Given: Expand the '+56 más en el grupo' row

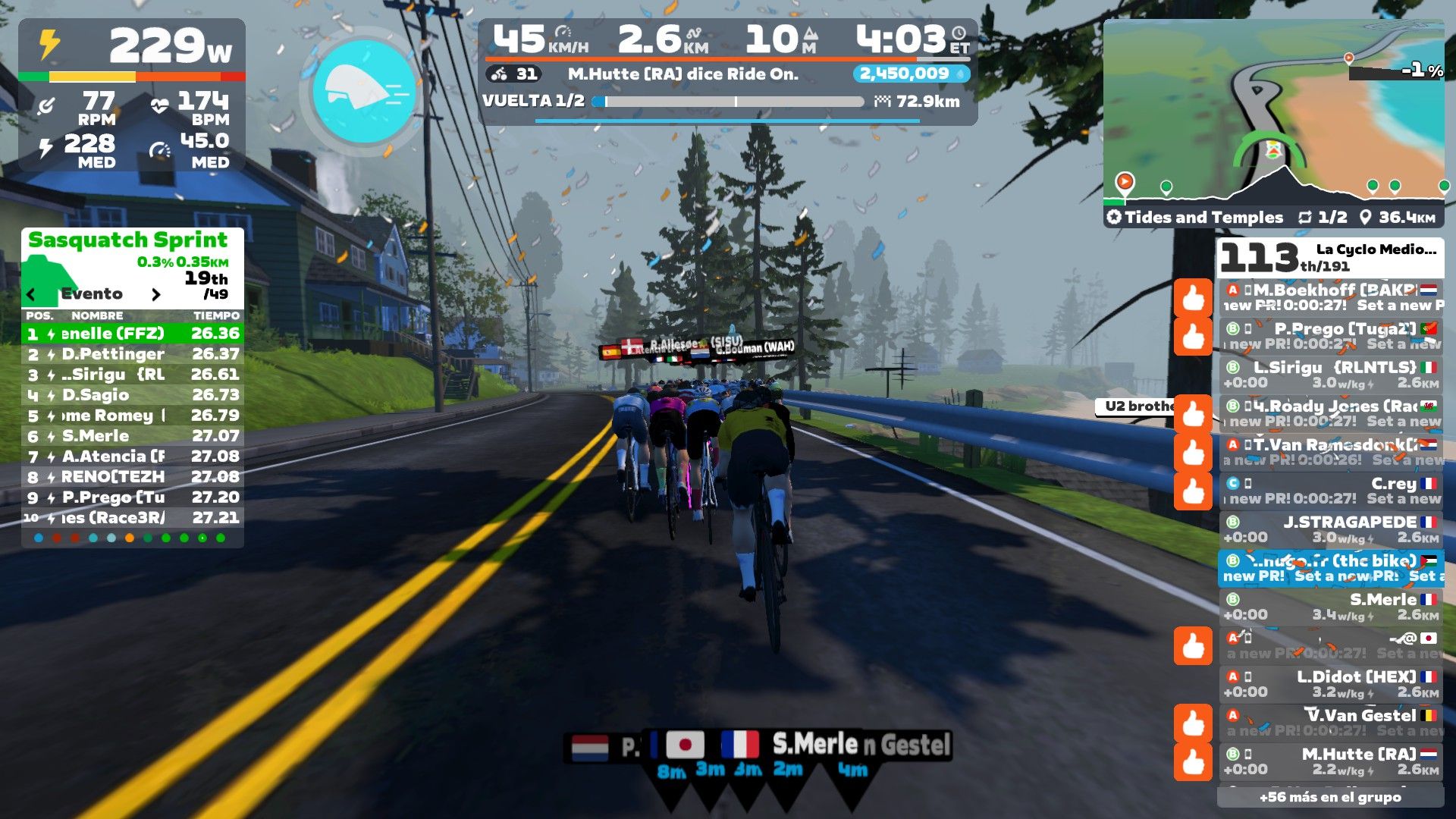Looking at the screenshot, I should 1330,797.
